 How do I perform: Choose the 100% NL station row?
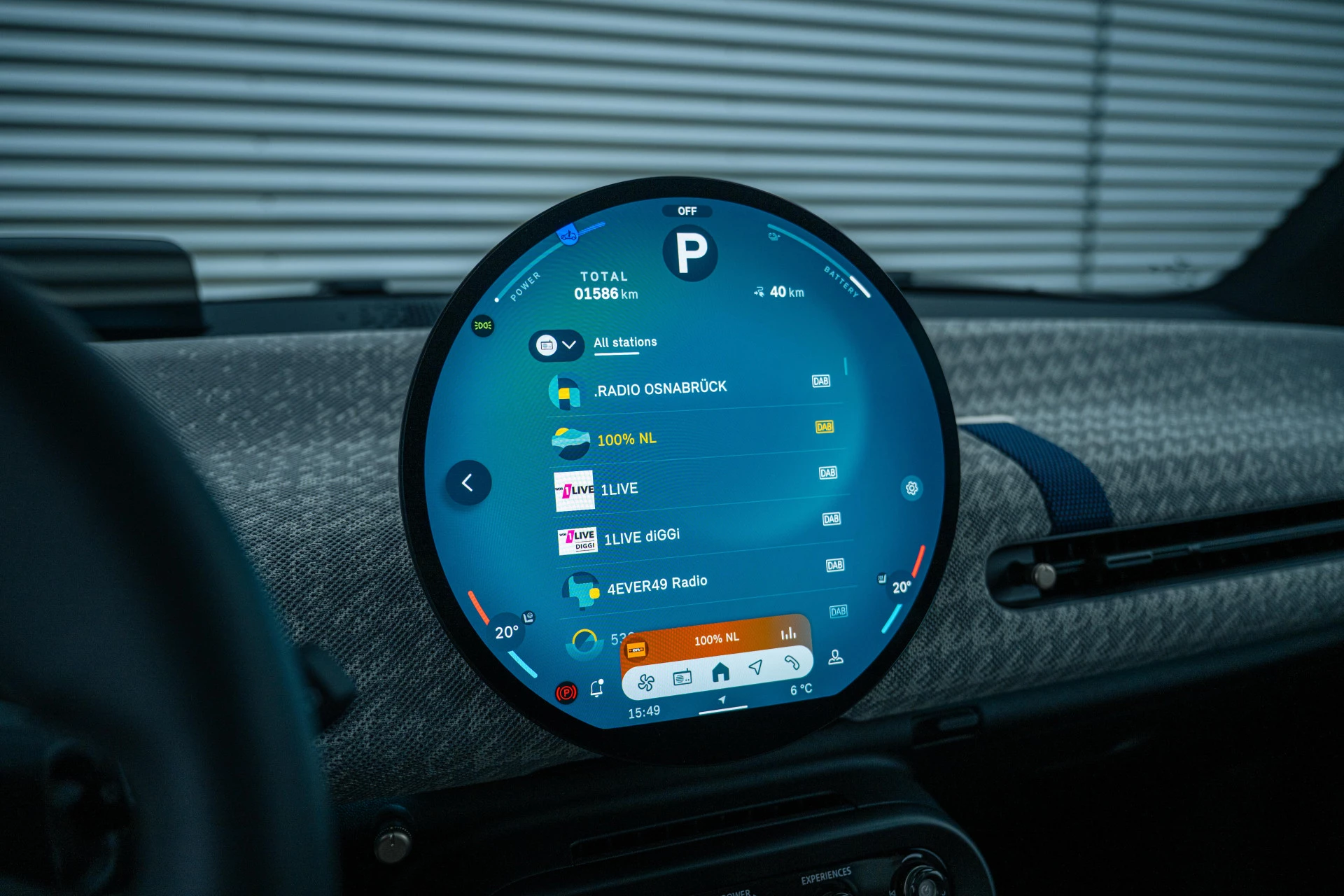click(626, 440)
